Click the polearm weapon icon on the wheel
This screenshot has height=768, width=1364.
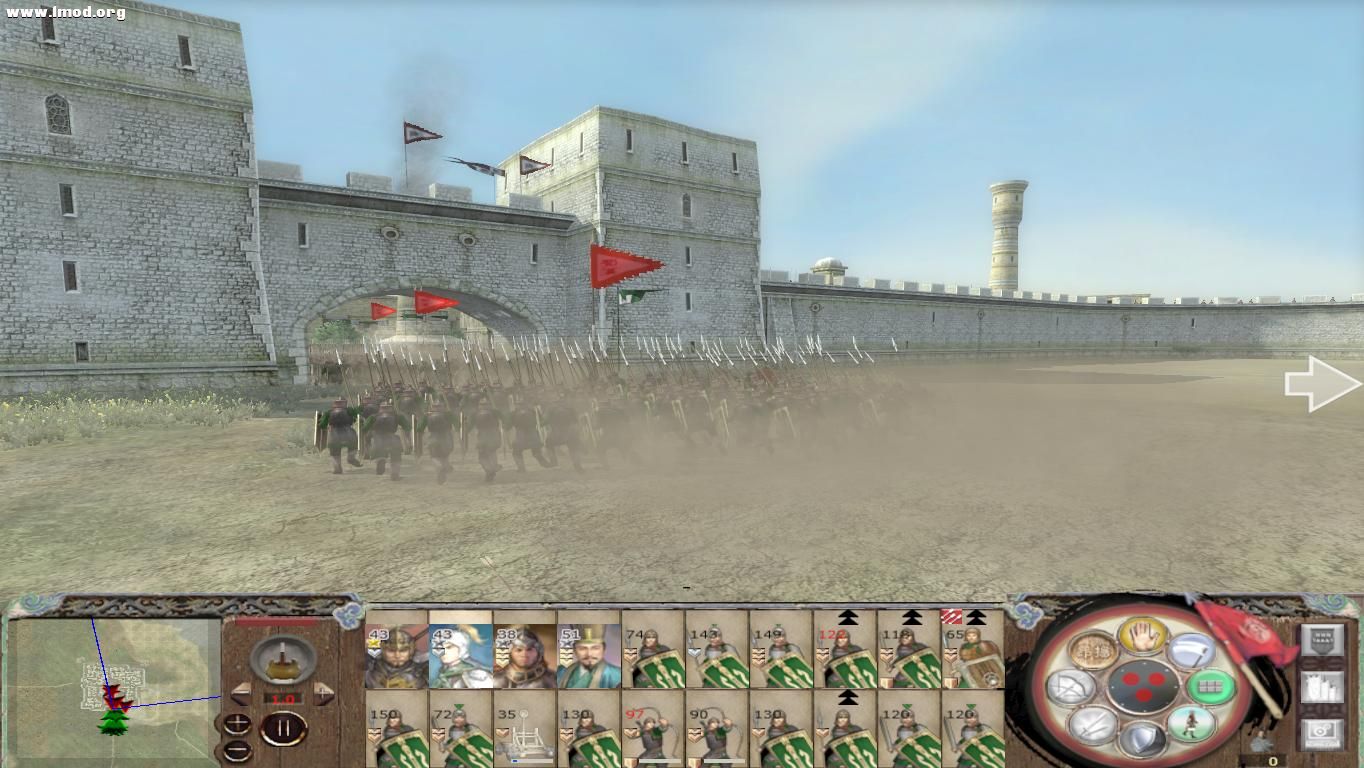coord(1190,649)
